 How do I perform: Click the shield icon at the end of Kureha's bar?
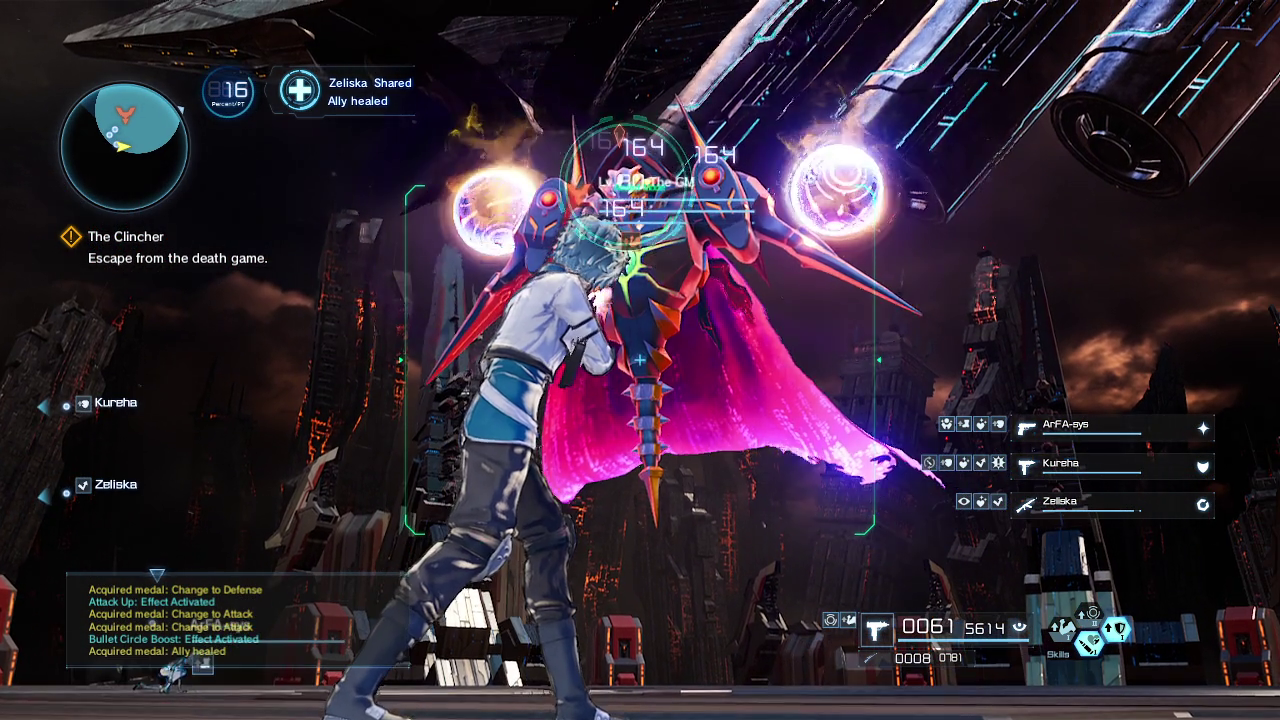click(x=1201, y=465)
